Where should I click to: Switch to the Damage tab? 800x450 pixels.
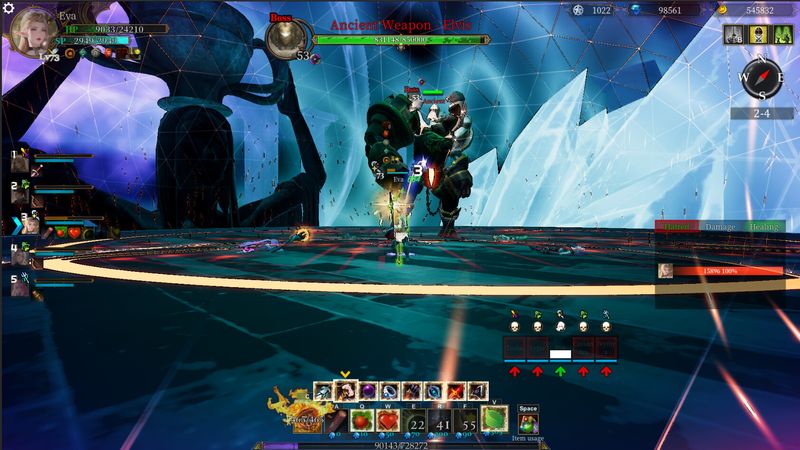pos(720,228)
